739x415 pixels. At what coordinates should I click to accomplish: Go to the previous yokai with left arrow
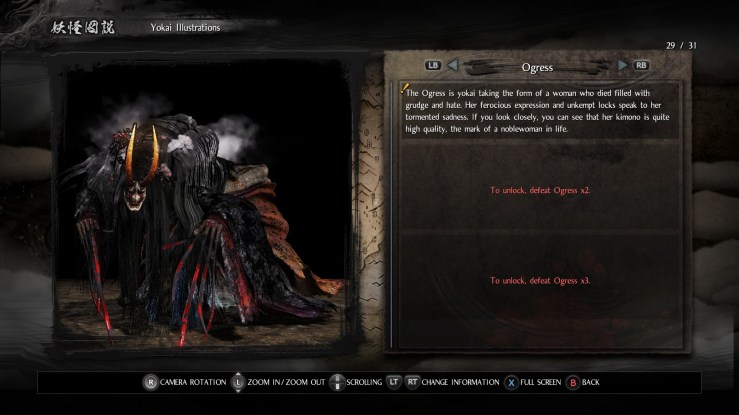coord(451,66)
